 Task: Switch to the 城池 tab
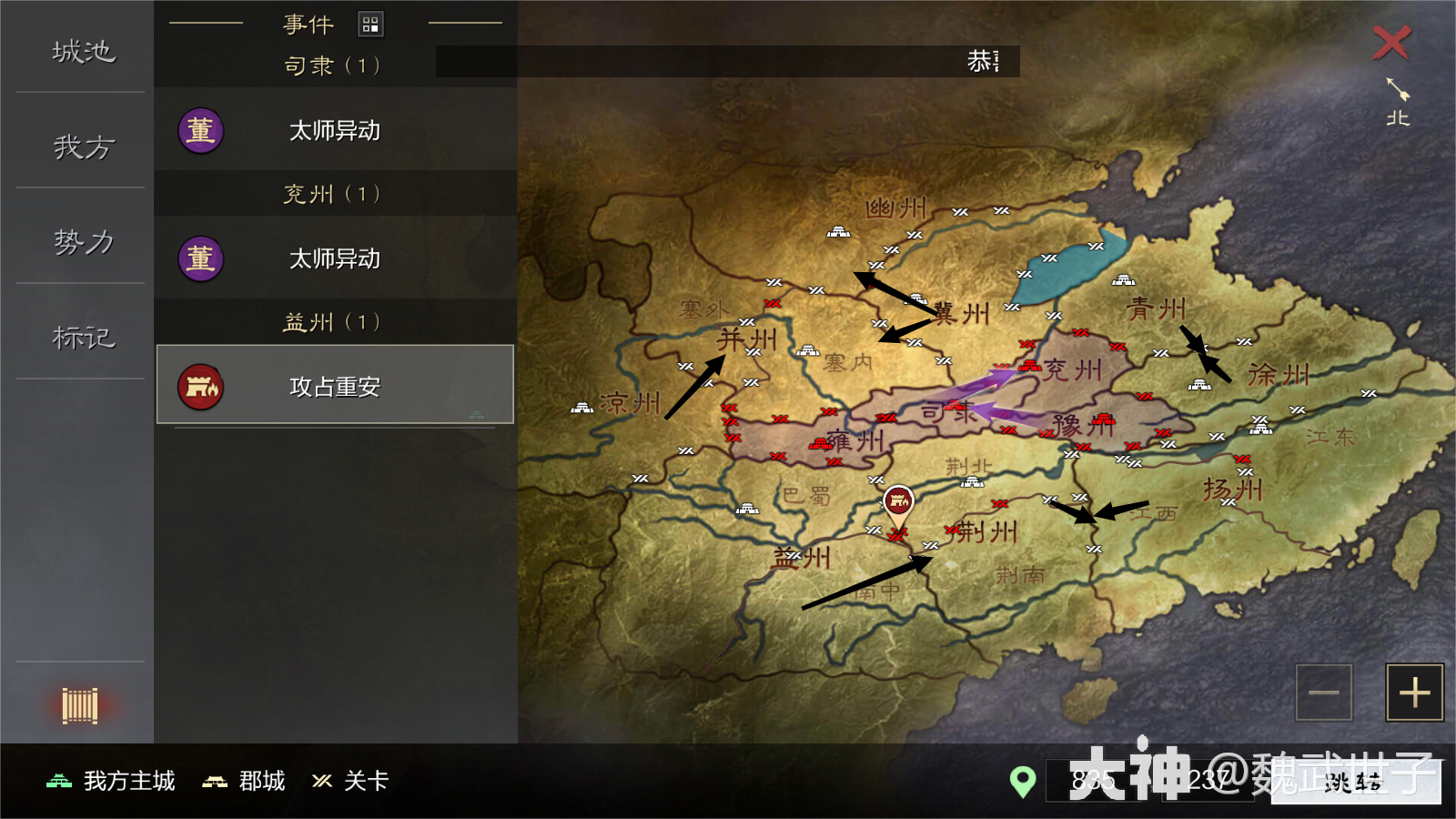coord(82,53)
